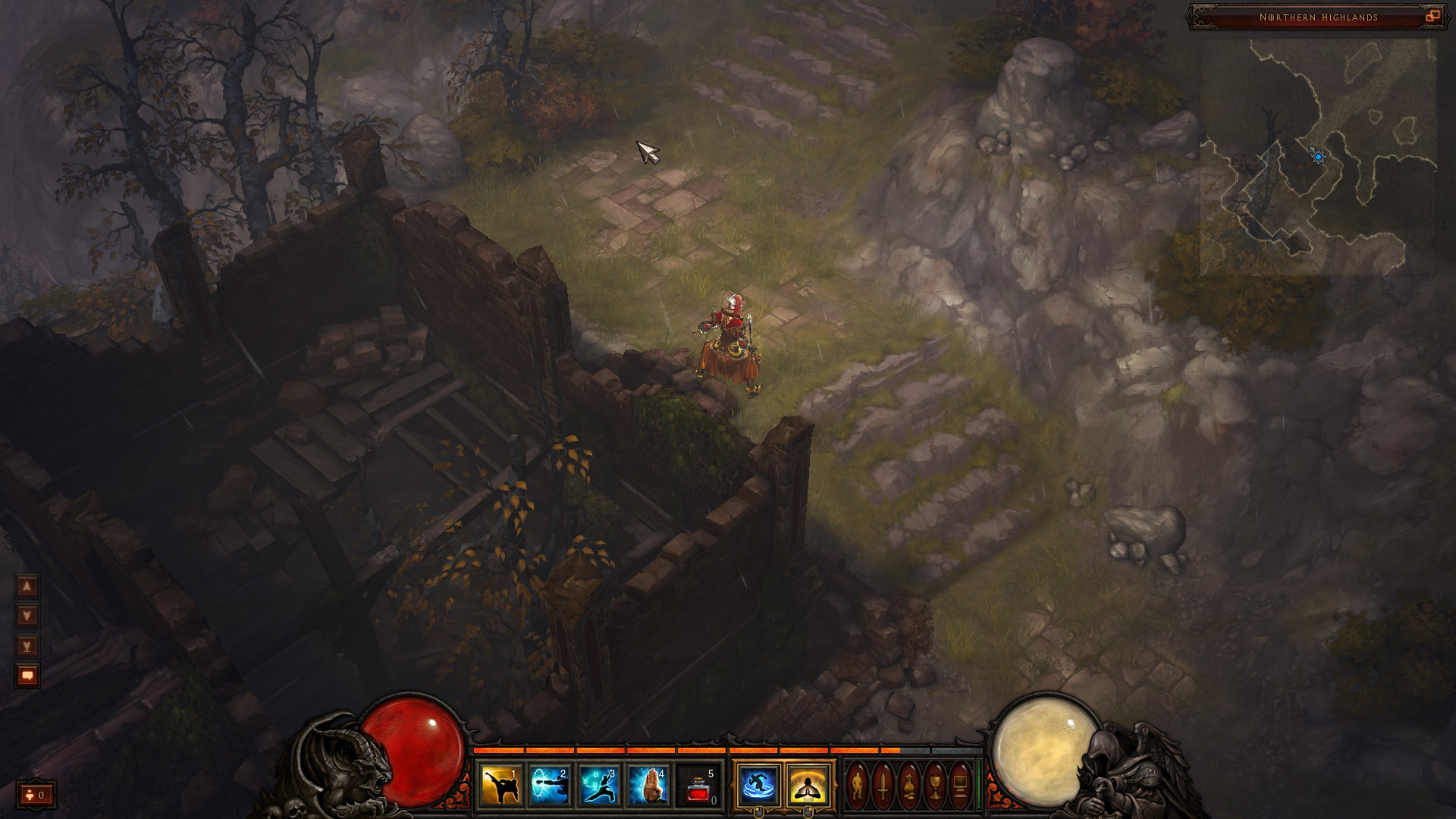Drink the red health potion in slot 5
Image resolution: width=1456 pixels, height=819 pixels.
tap(698, 786)
